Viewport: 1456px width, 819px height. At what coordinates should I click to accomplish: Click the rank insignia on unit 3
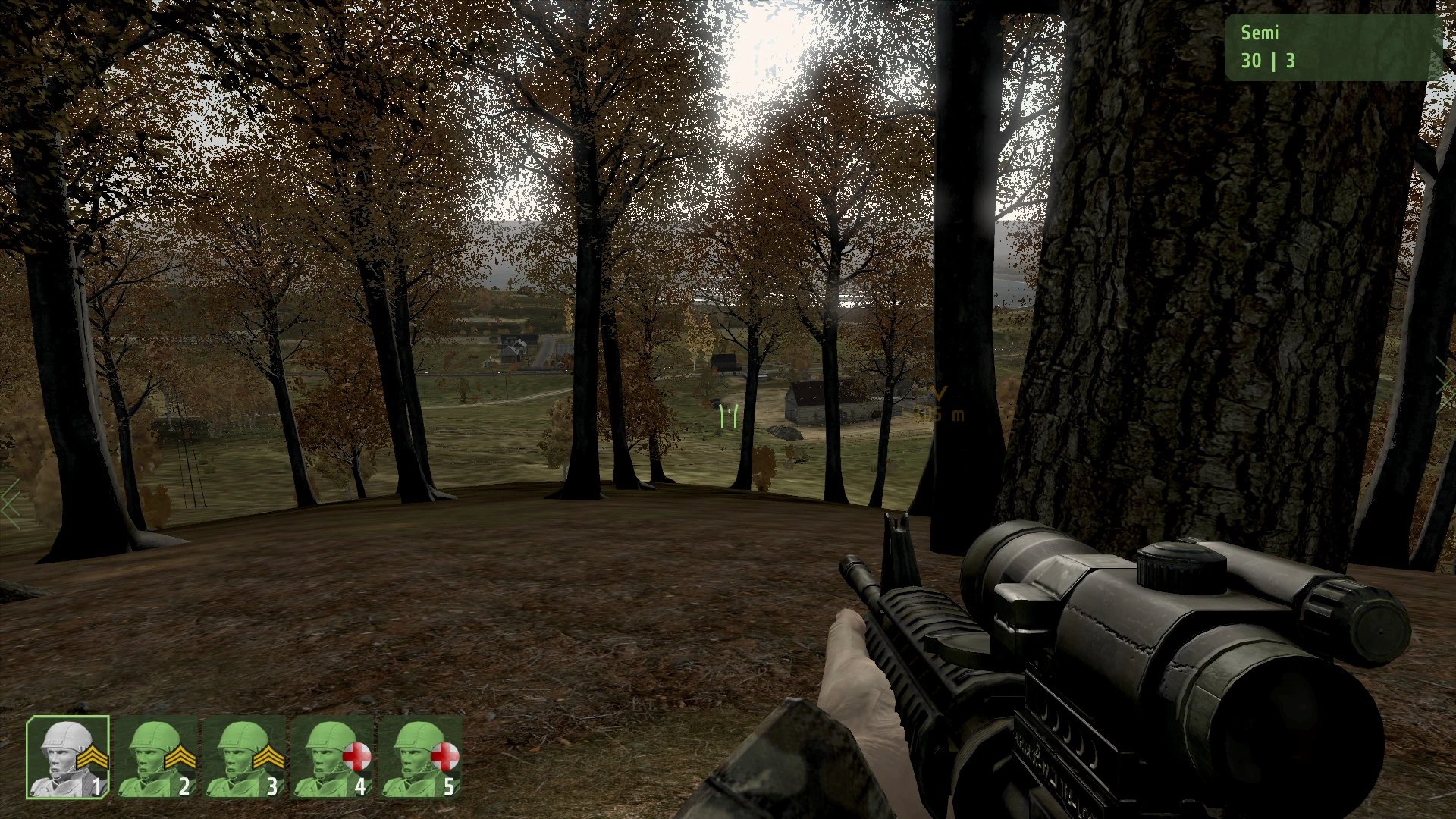coord(268,758)
